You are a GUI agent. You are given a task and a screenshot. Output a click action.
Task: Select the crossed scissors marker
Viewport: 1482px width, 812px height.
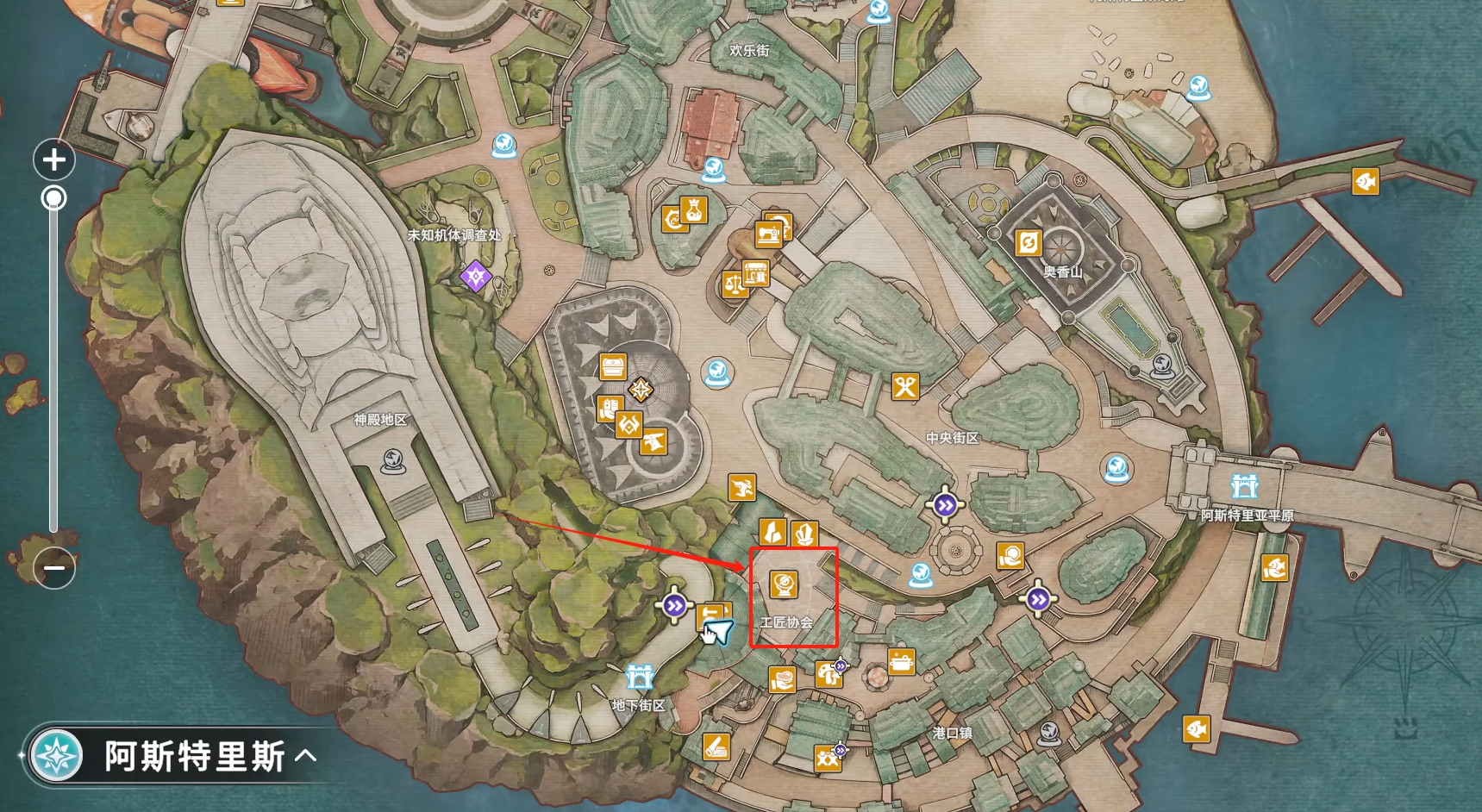coord(904,387)
